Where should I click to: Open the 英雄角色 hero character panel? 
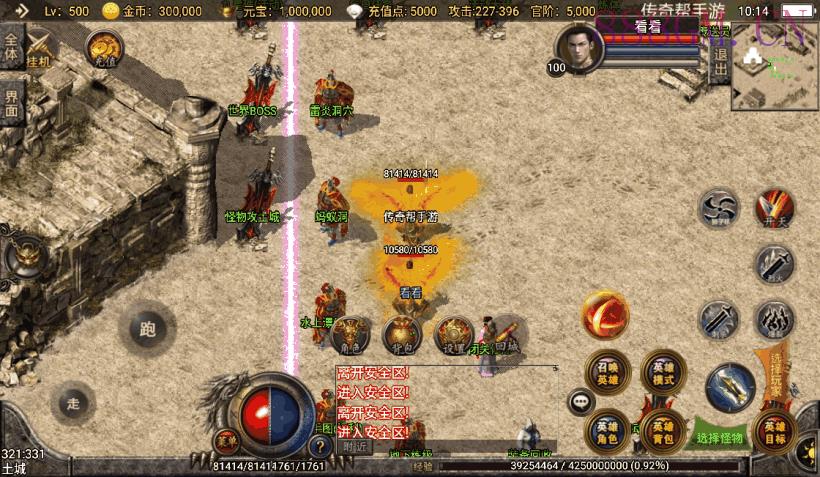[x=607, y=430]
